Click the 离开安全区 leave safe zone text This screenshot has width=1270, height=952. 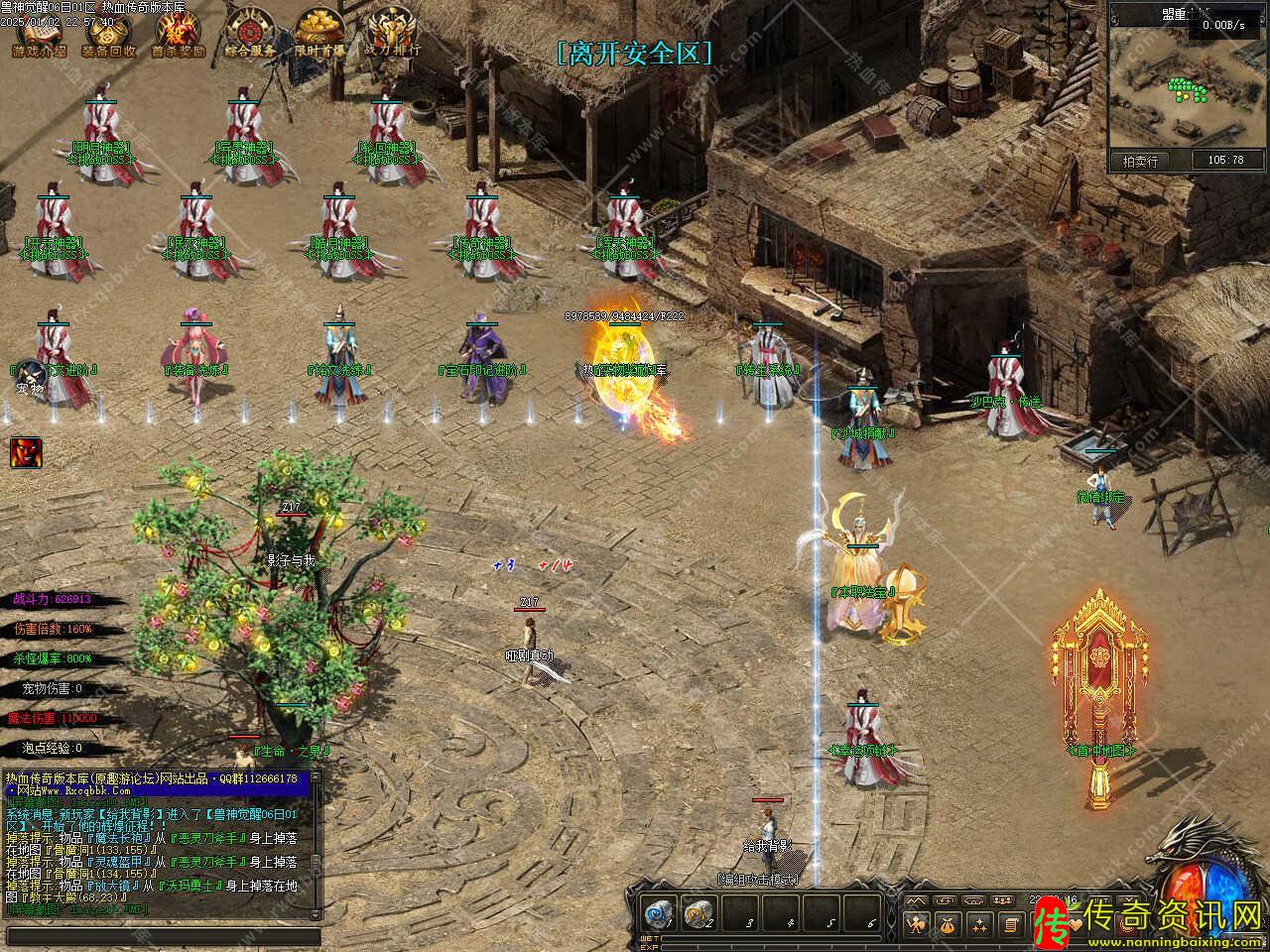point(635,54)
